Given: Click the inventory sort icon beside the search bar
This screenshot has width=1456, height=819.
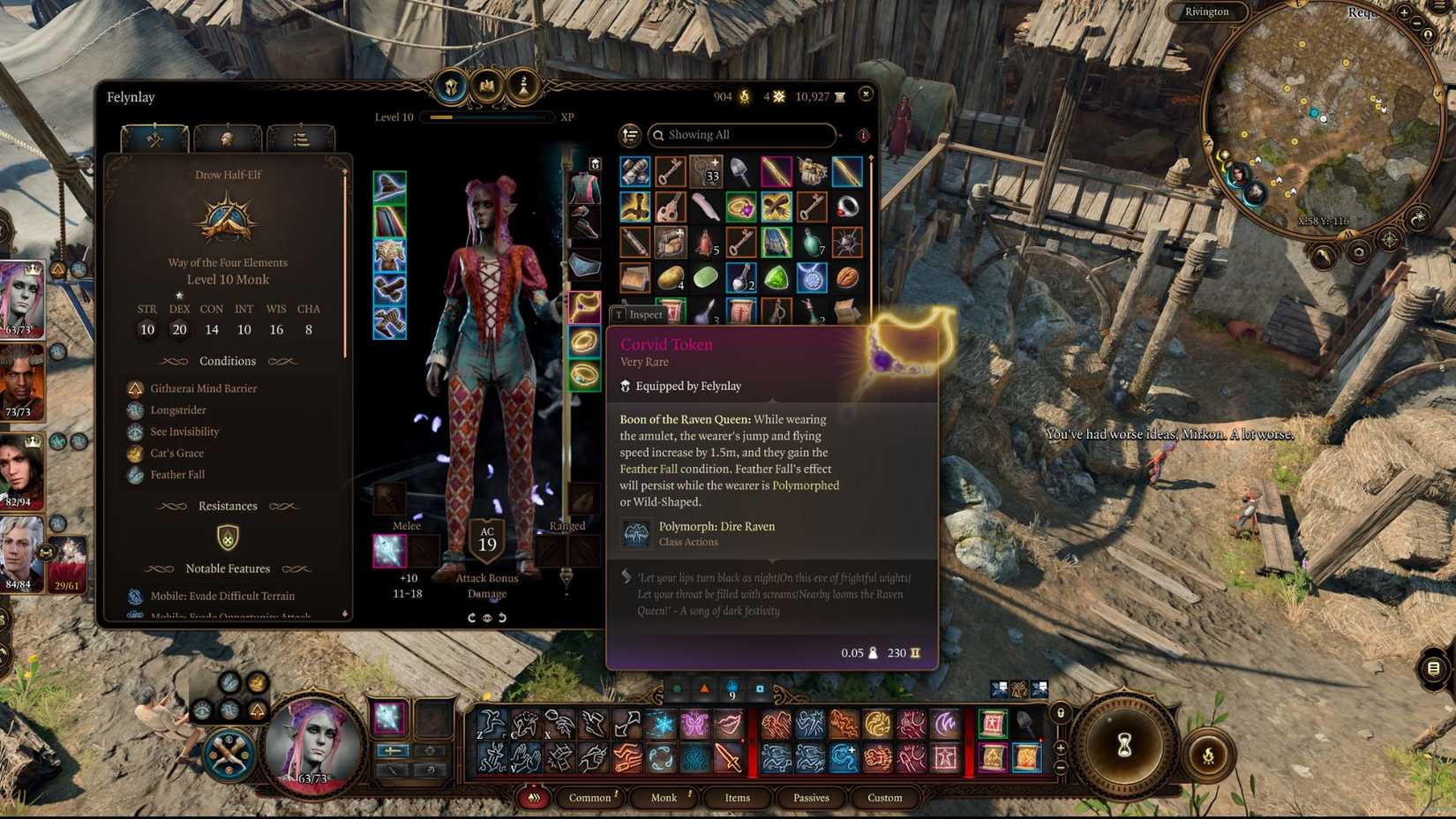Looking at the screenshot, I should click(x=629, y=135).
